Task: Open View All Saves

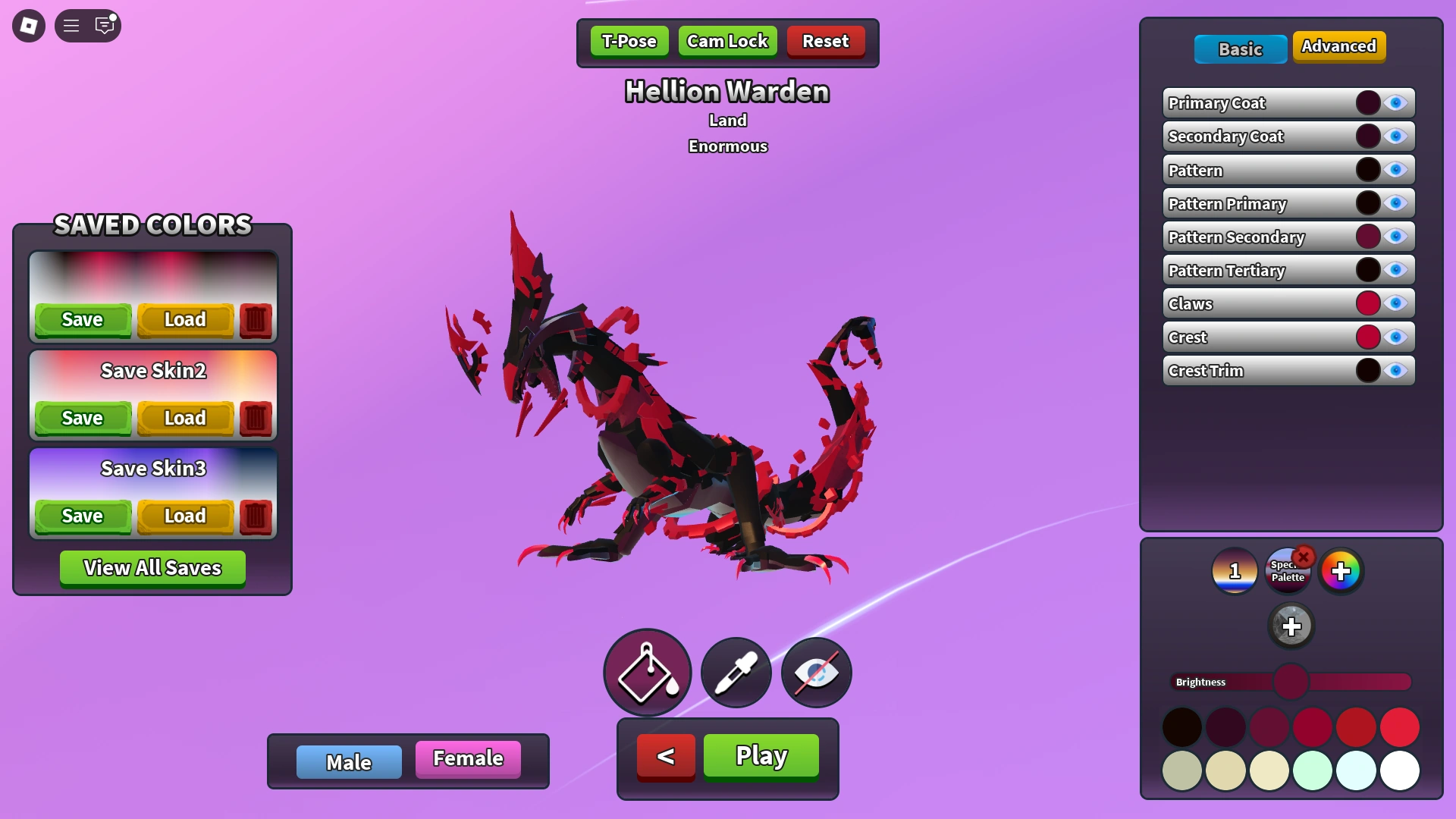Action: pos(152,567)
